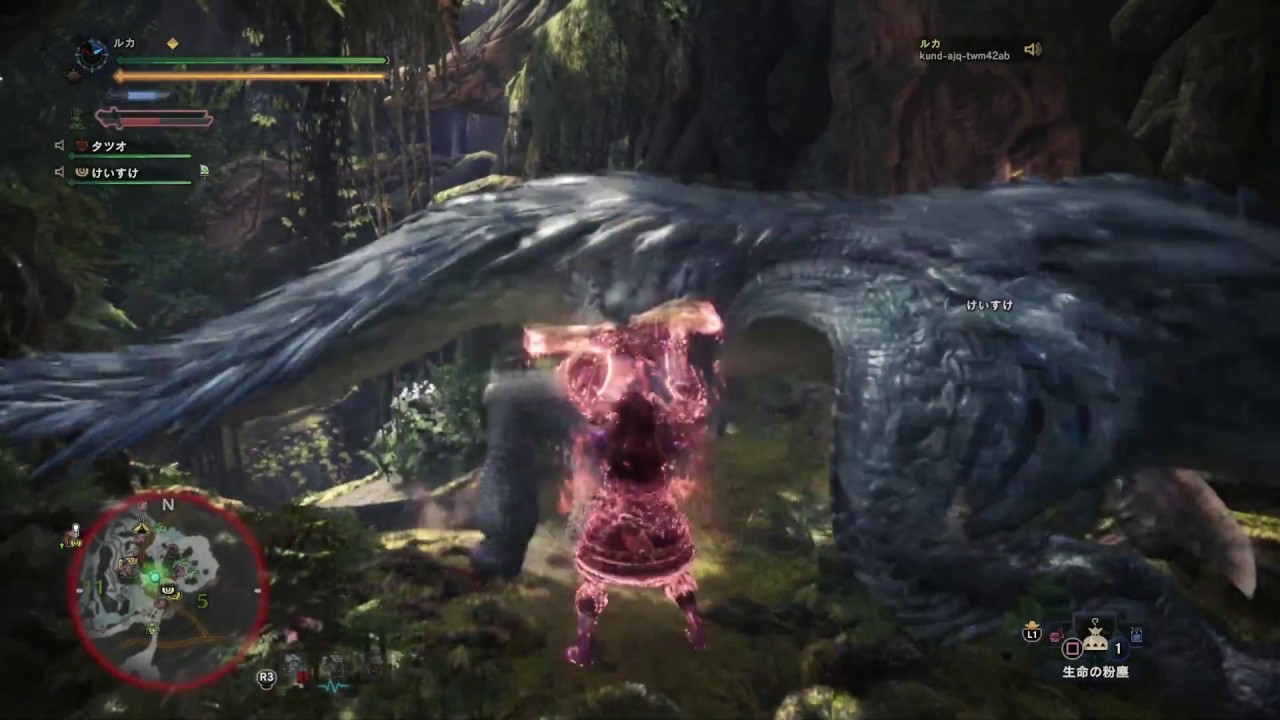This screenshot has height=720, width=1280.
Task: Select the ammo pouch item right of Lifepowder
Action: [x=1136, y=636]
